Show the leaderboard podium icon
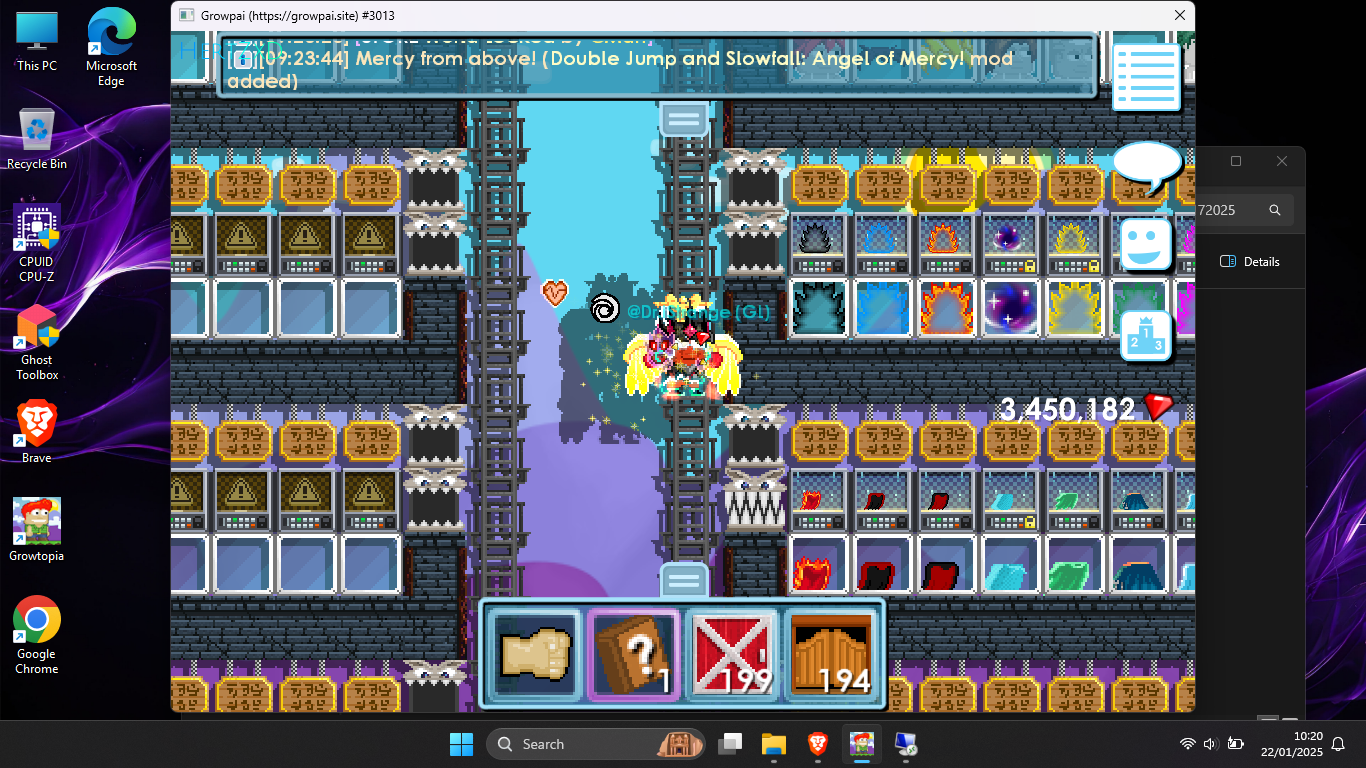This screenshot has width=1366, height=768. point(1146,335)
